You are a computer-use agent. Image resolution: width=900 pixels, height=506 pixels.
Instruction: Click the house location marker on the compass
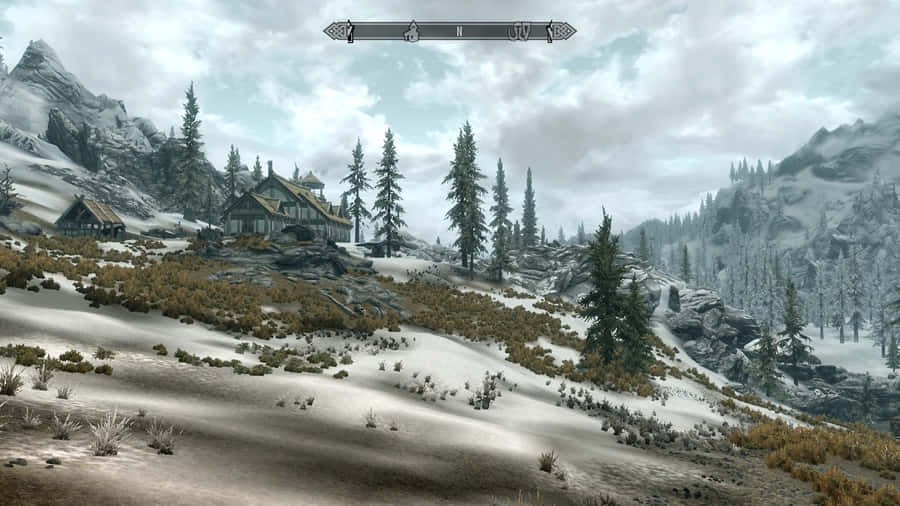tap(409, 31)
